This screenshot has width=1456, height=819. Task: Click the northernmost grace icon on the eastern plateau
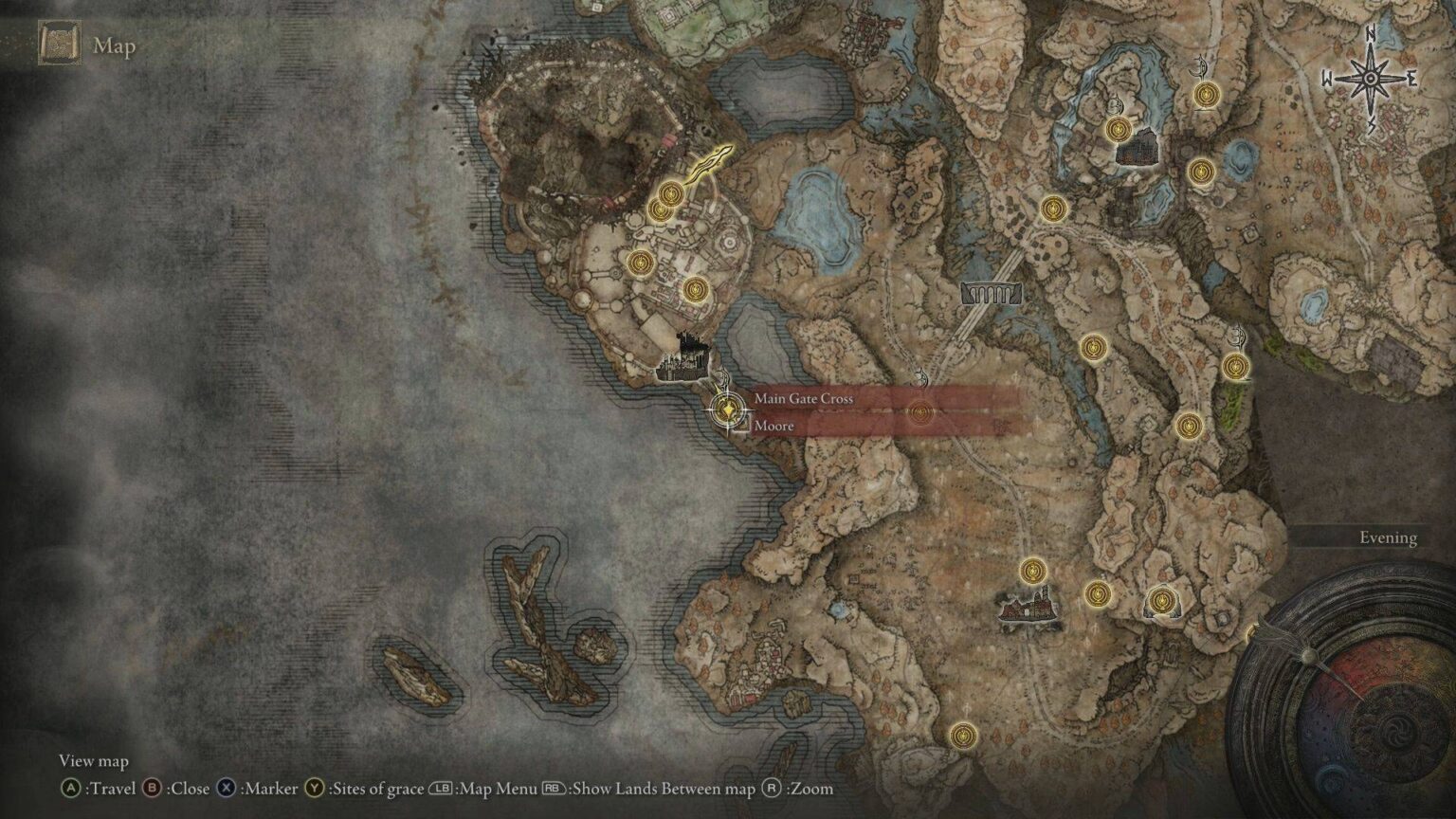pos(1207,95)
